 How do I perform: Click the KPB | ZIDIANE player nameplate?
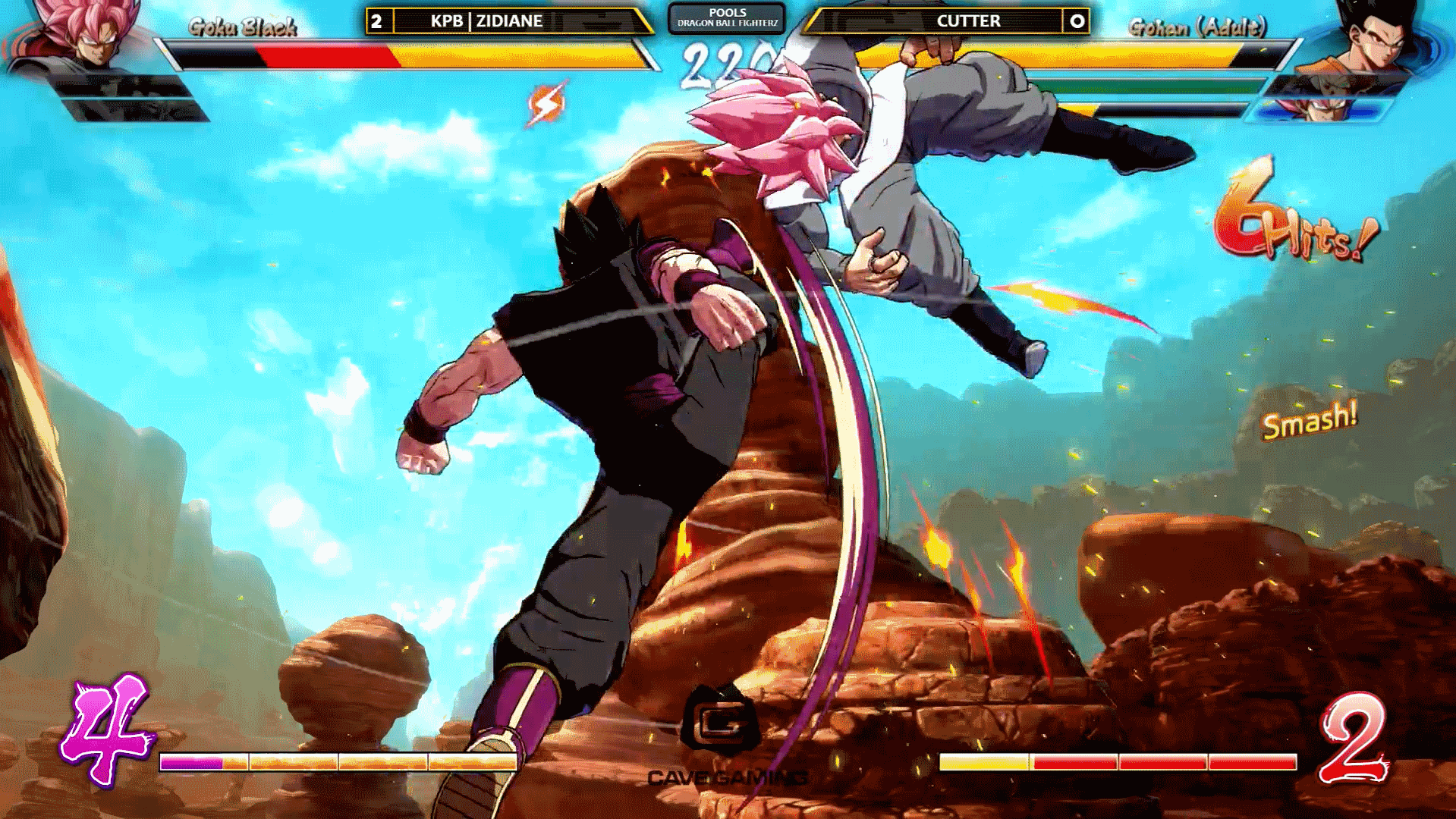pos(486,21)
